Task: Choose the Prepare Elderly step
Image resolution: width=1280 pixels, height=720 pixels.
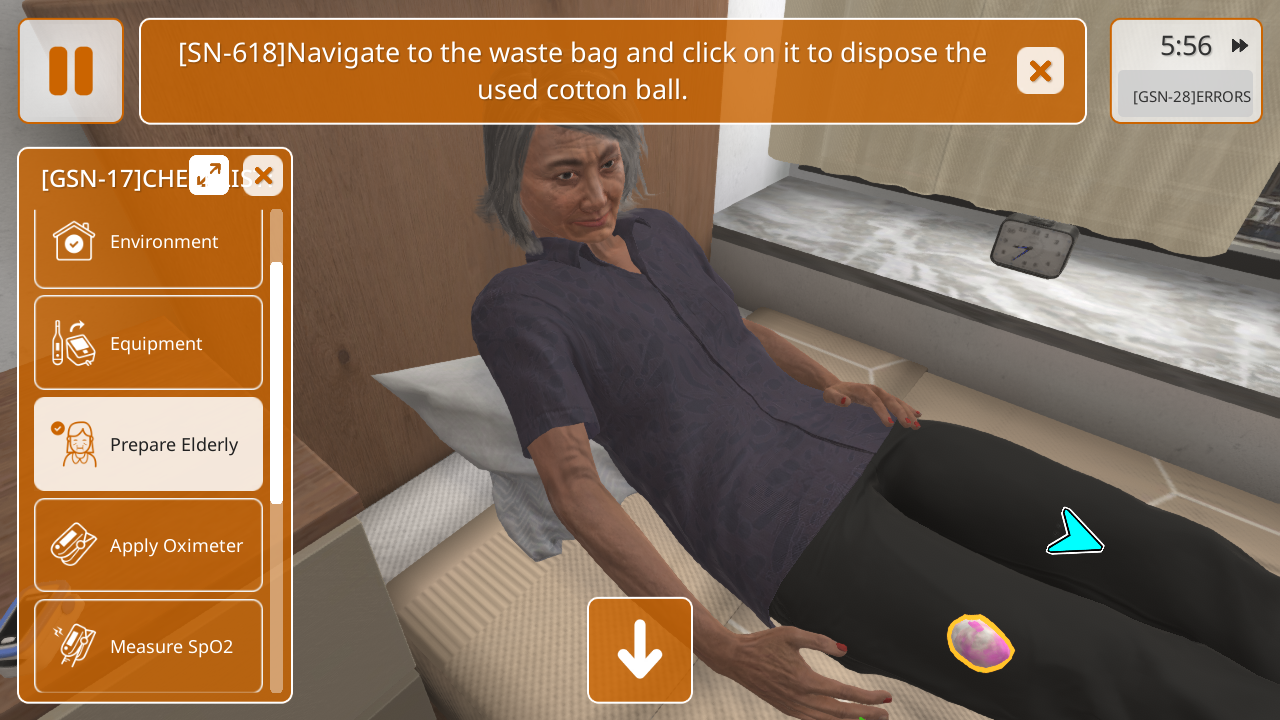Action: point(148,444)
